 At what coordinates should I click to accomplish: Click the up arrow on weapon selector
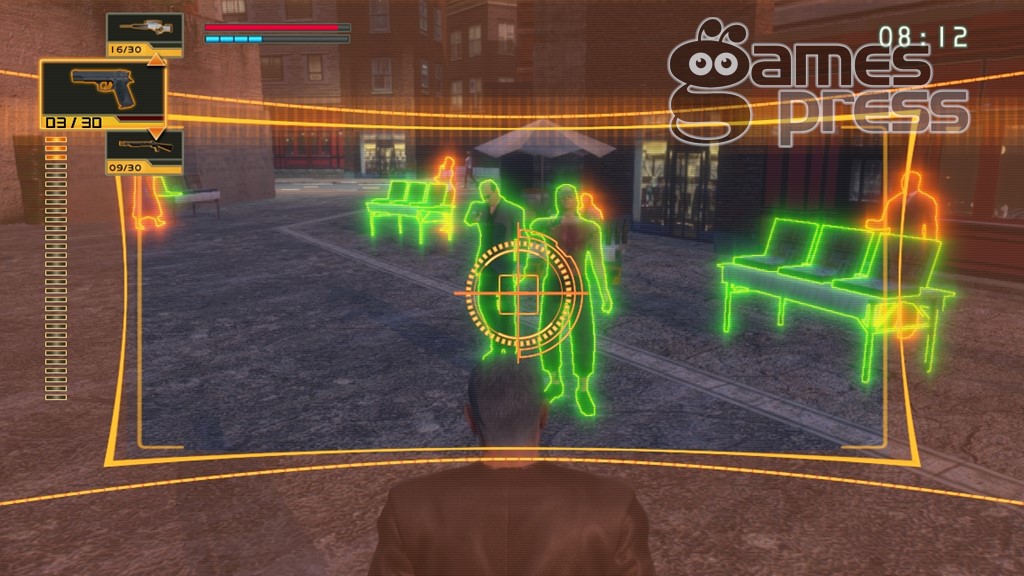155,59
